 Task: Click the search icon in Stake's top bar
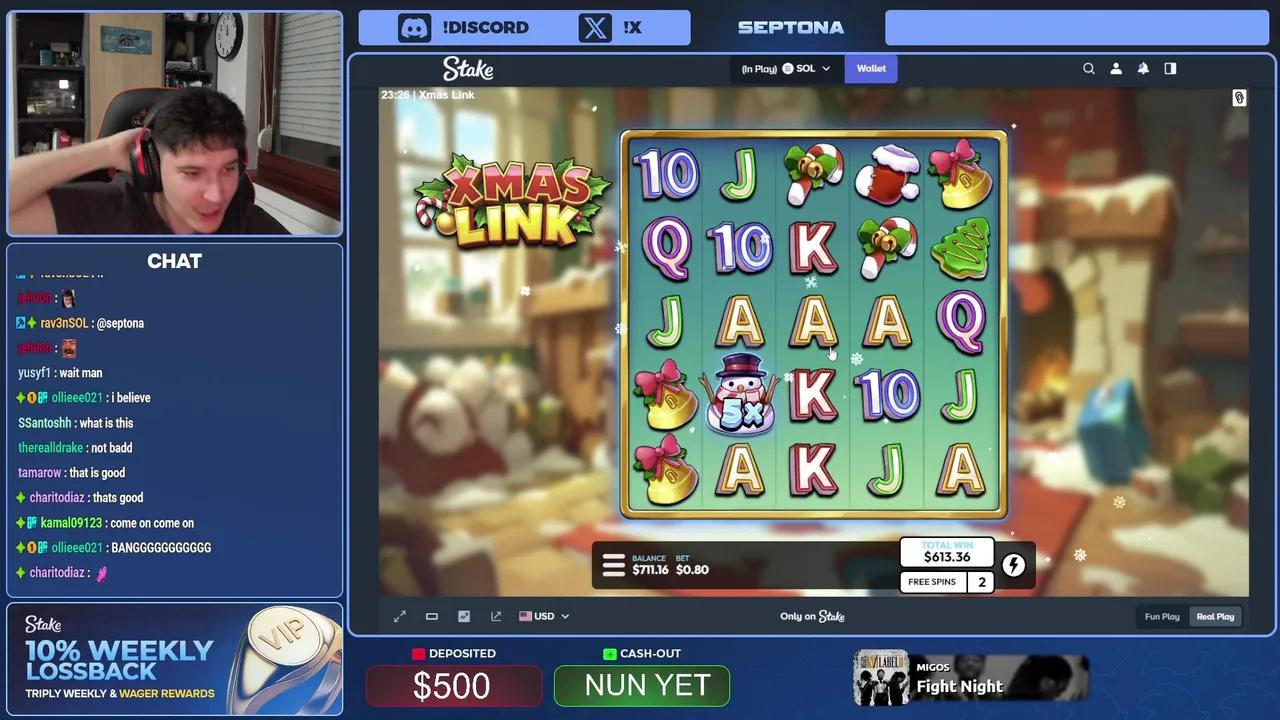point(1089,68)
